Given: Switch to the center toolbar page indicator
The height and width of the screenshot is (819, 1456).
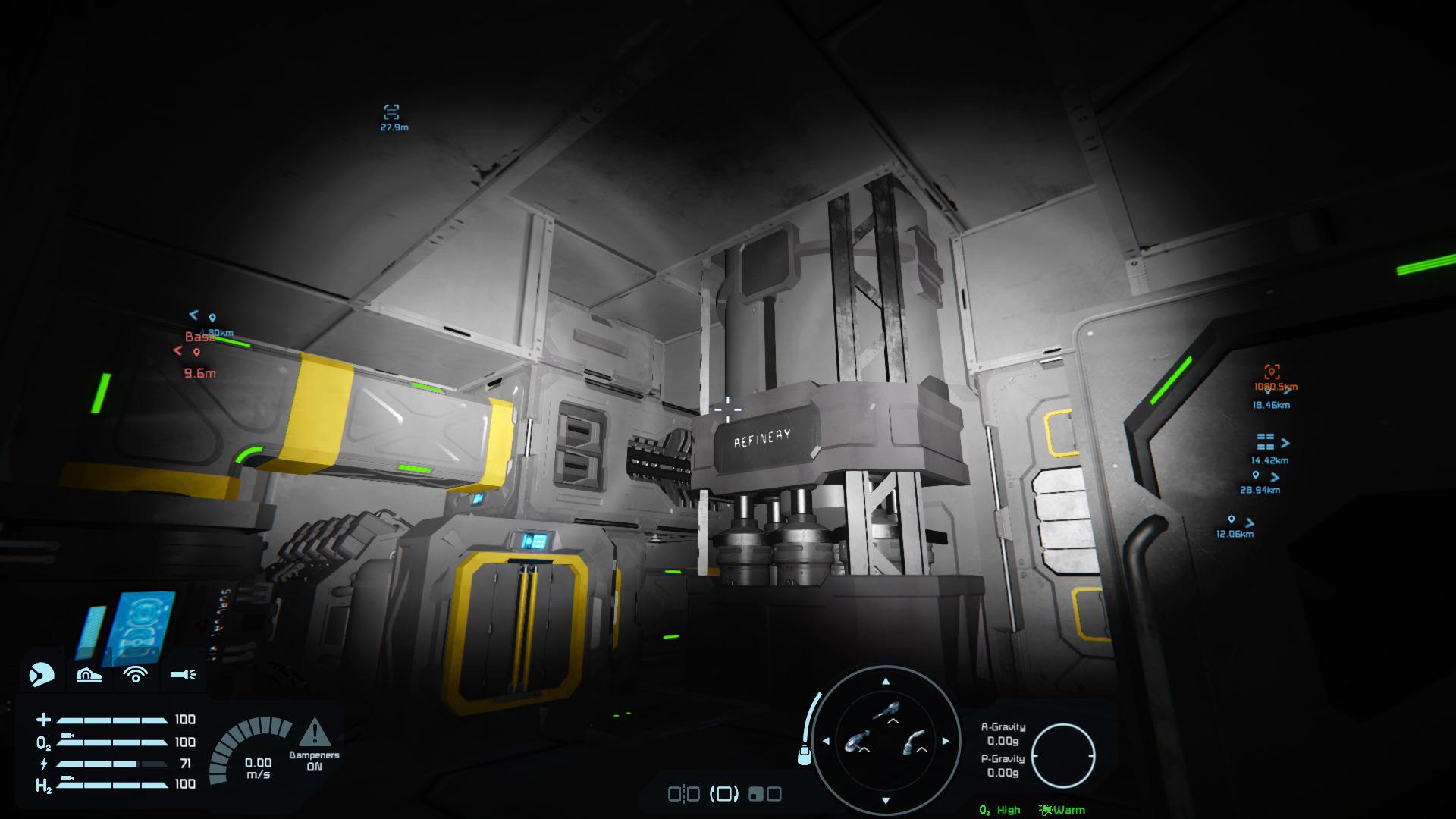Looking at the screenshot, I should point(725,795).
